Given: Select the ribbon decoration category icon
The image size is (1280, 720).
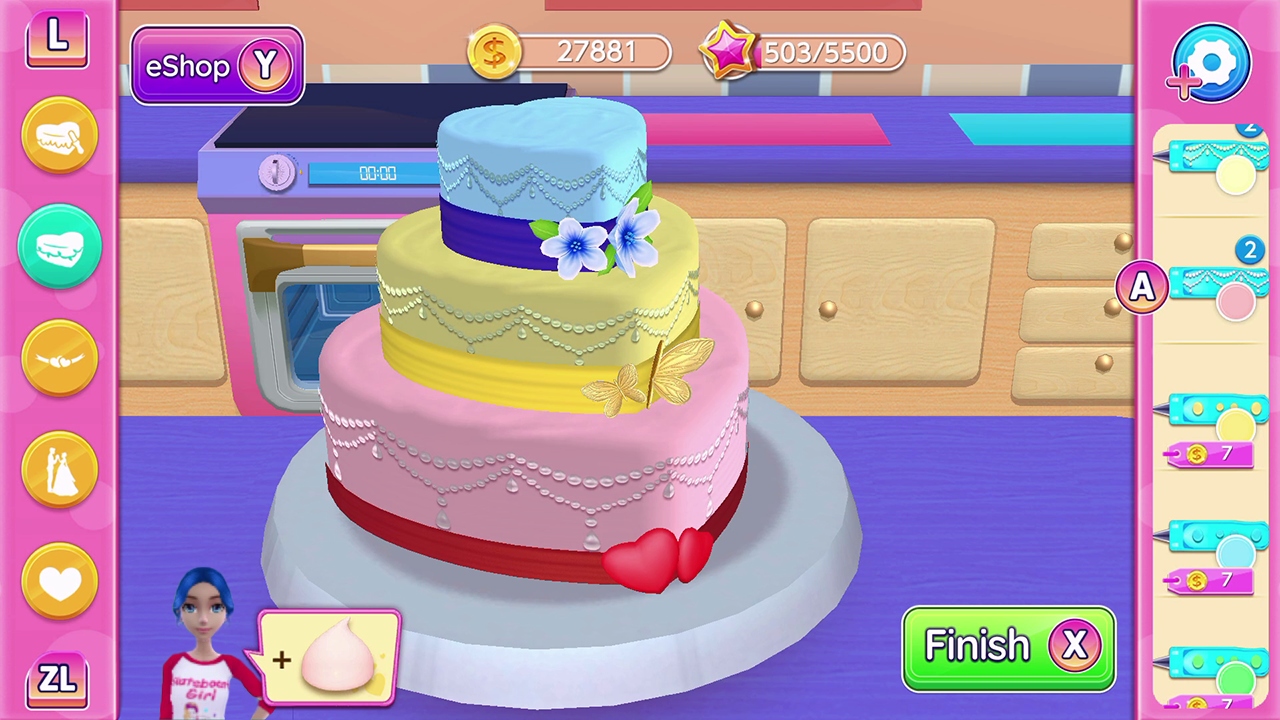Looking at the screenshot, I should [57, 355].
